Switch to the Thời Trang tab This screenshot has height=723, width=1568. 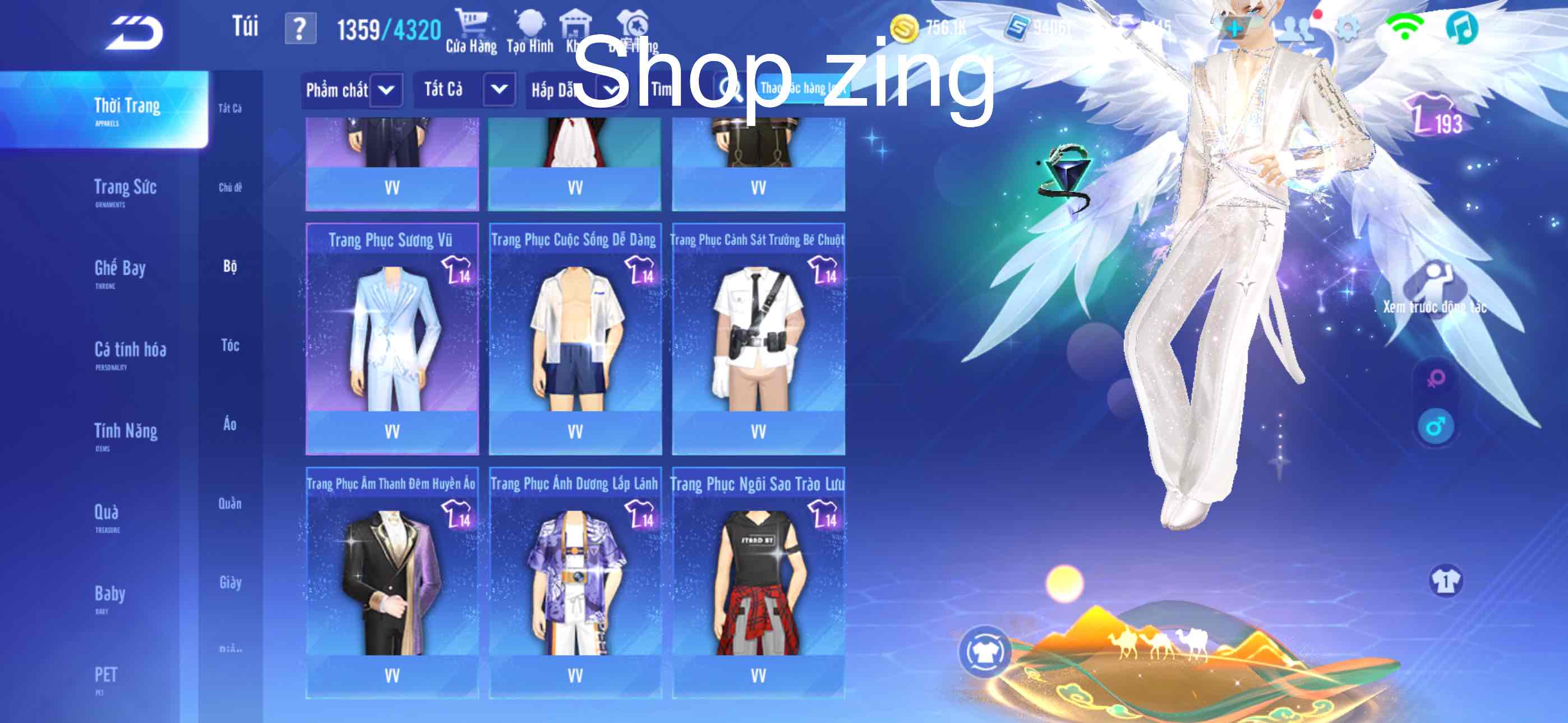(127, 108)
